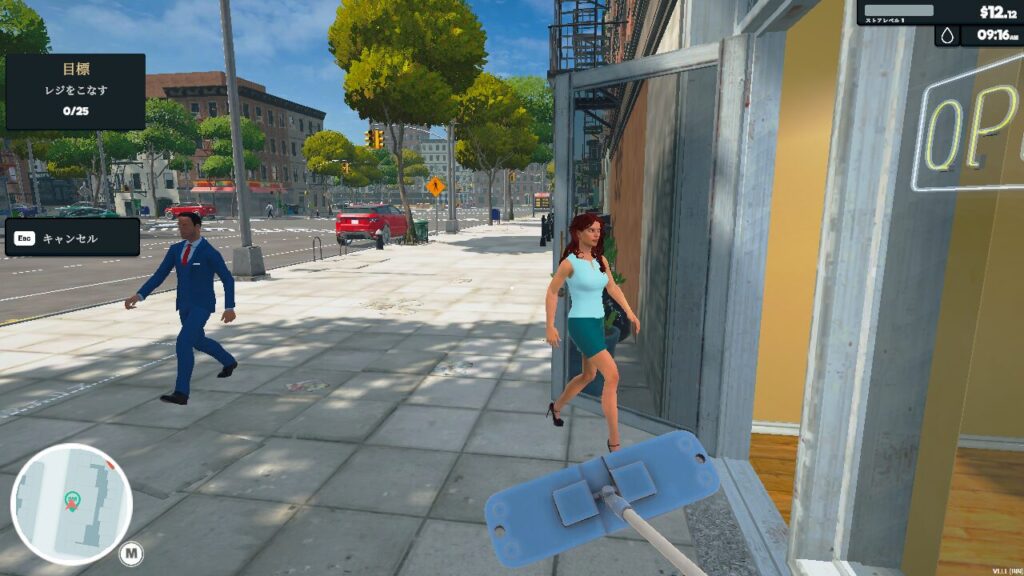
Task: Click the store marker on the minimap
Action: point(72,499)
